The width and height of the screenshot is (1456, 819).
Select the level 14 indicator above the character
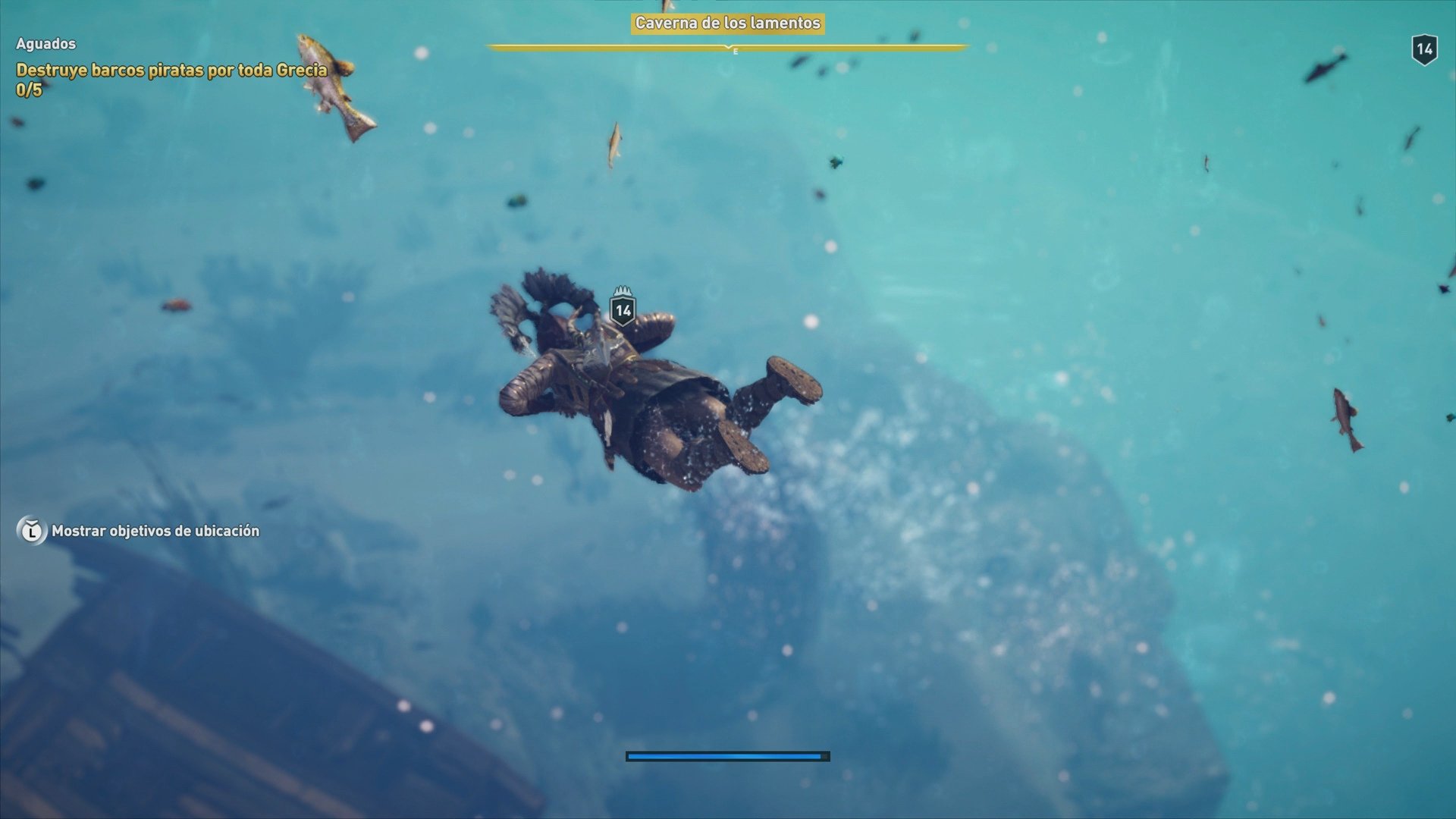623,309
